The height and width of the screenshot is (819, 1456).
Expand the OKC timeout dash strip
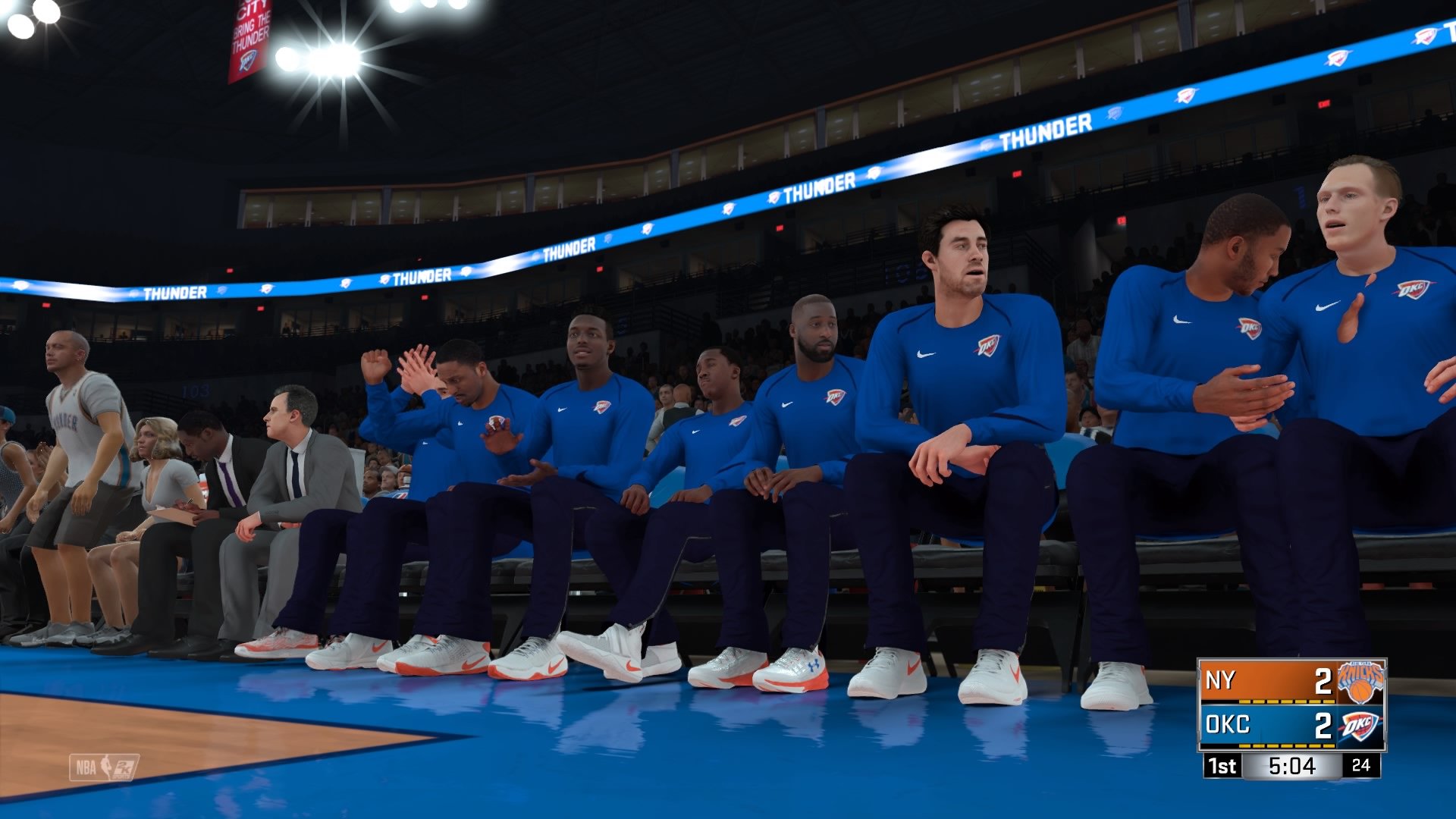(x=1287, y=746)
